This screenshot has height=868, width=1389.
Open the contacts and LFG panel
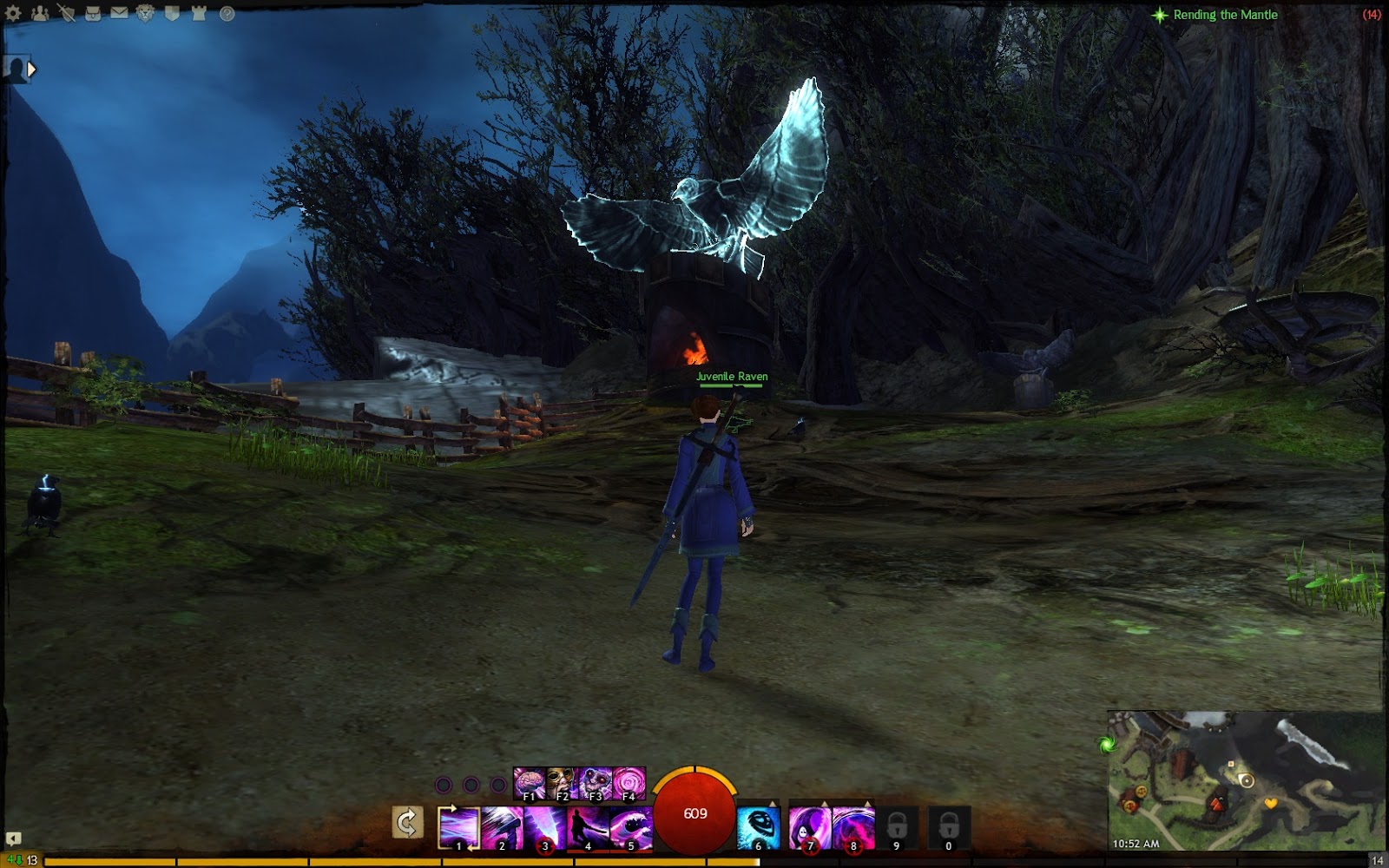pyautogui.click(x=40, y=13)
